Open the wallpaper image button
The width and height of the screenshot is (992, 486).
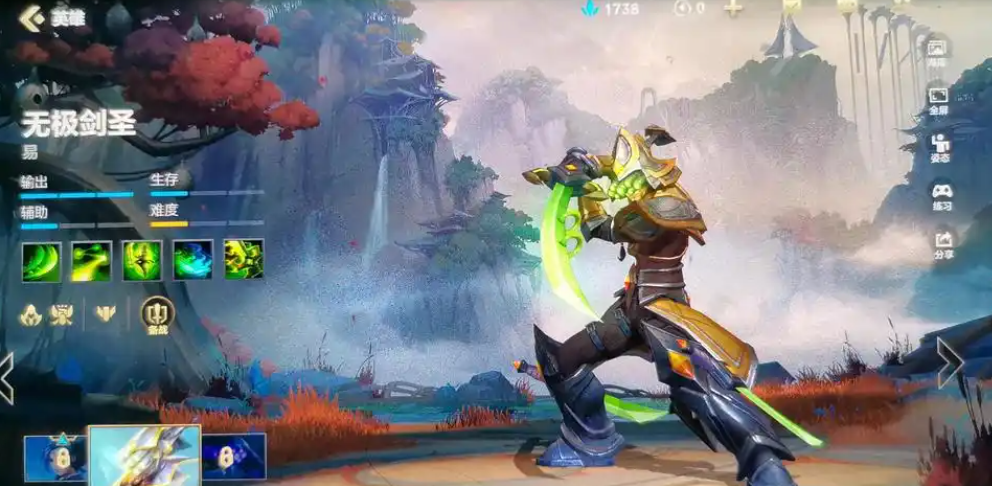[938, 52]
